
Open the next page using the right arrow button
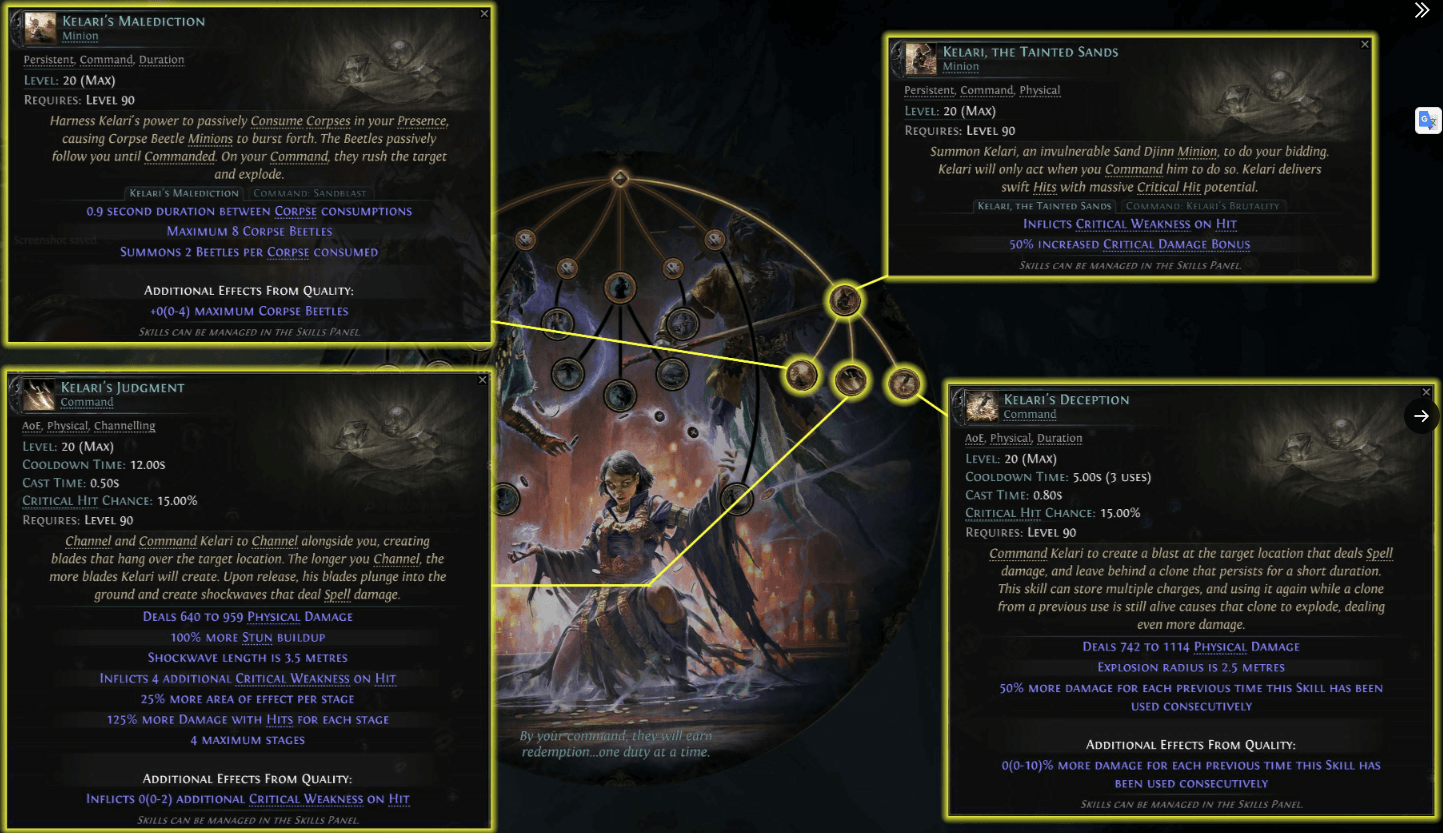pyautogui.click(x=1421, y=416)
